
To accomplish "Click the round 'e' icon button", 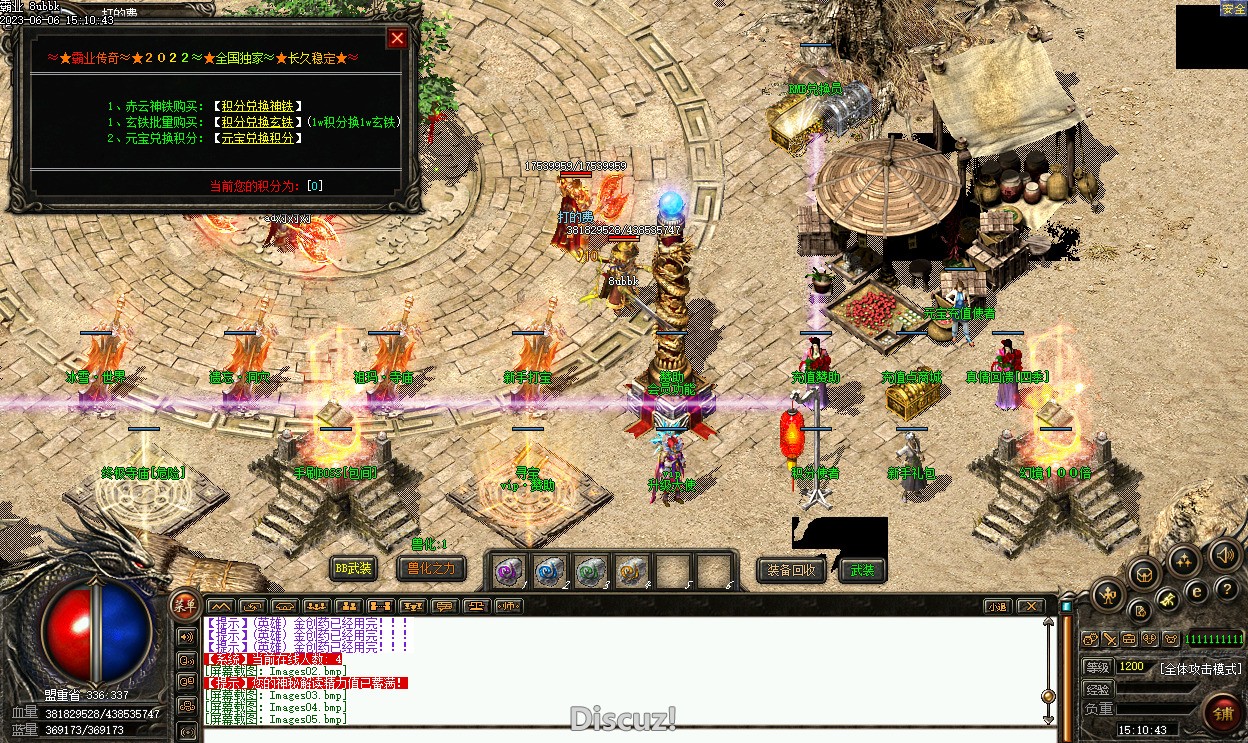I will click(x=1196, y=592).
